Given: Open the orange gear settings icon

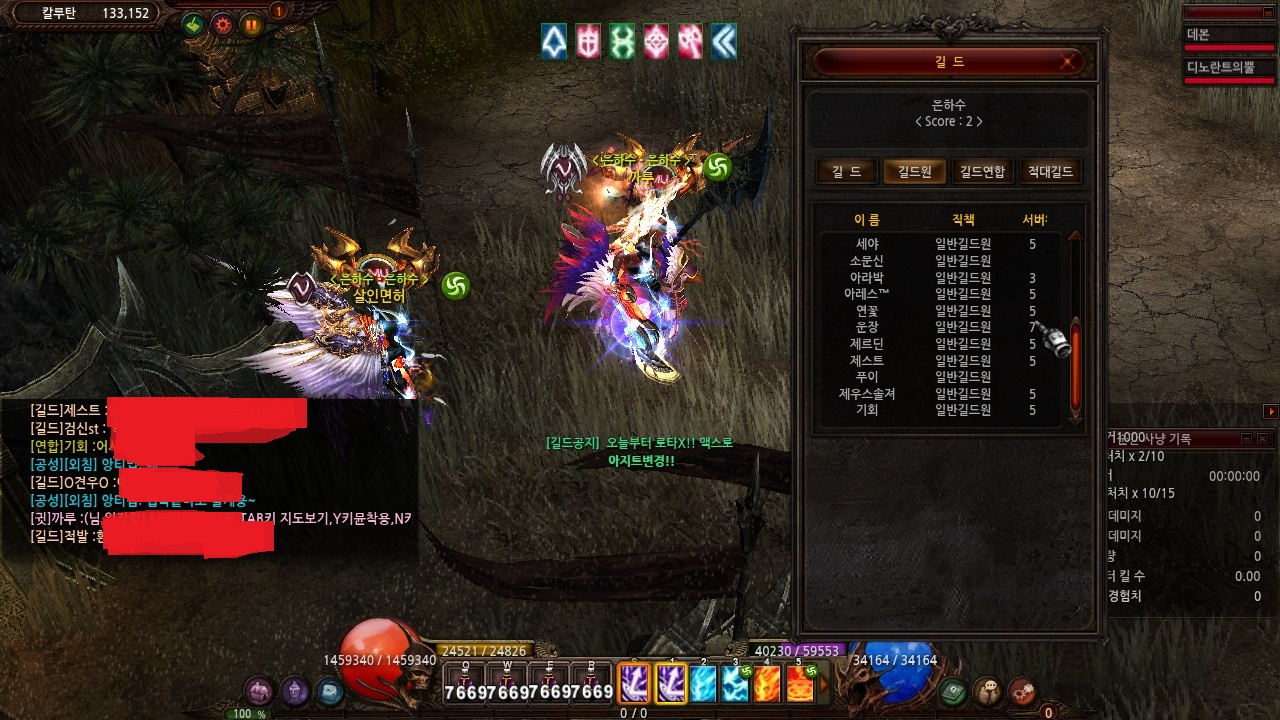Looking at the screenshot, I should pyautogui.click(x=223, y=25).
